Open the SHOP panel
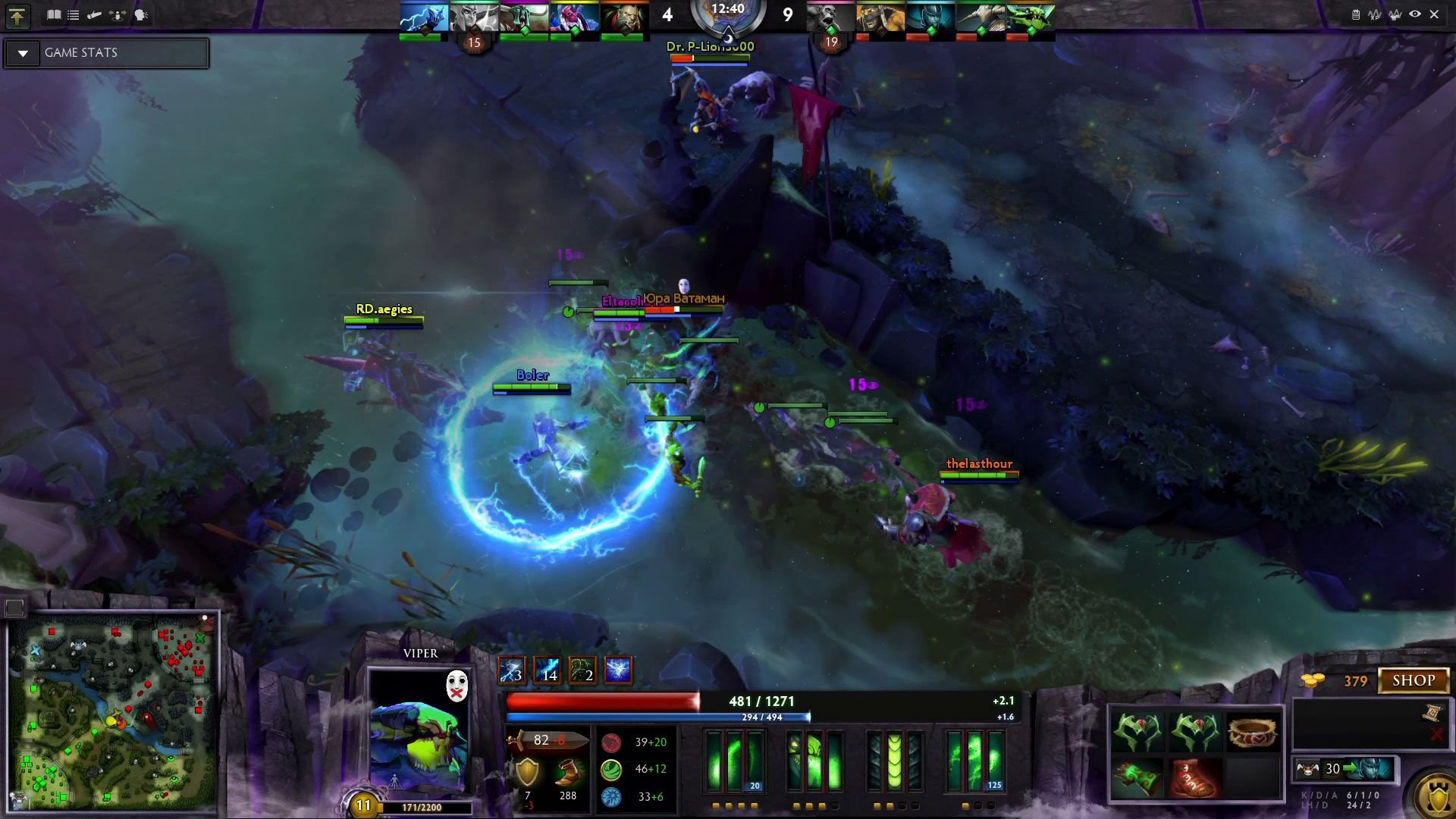The width and height of the screenshot is (1456, 819). point(1414,680)
